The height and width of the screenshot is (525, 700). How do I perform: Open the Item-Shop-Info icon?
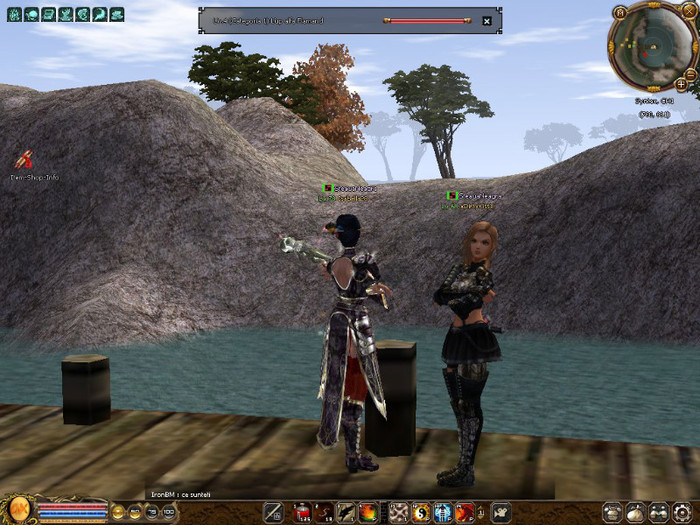[22, 159]
